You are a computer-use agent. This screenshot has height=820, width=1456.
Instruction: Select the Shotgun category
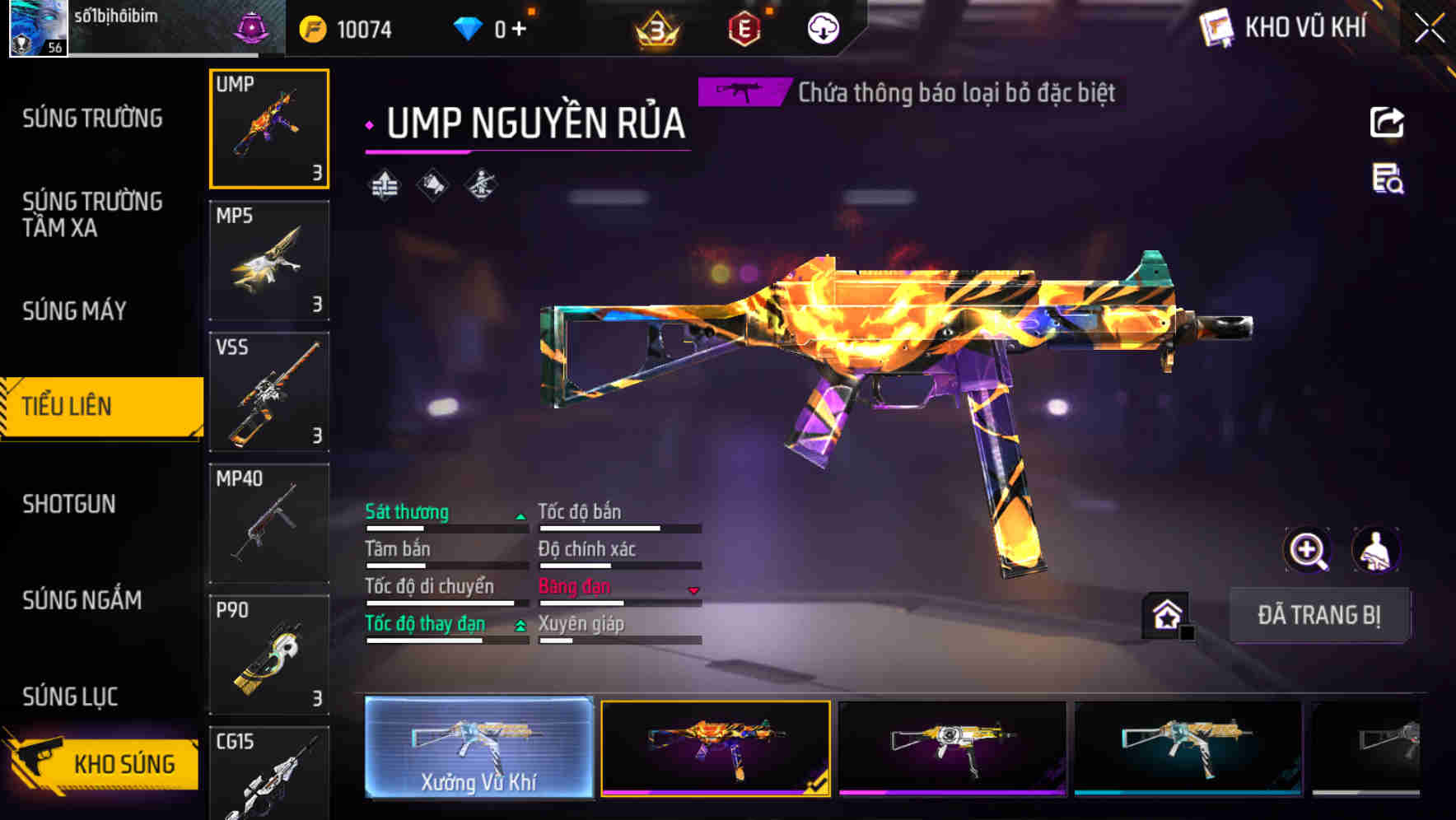tap(69, 504)
